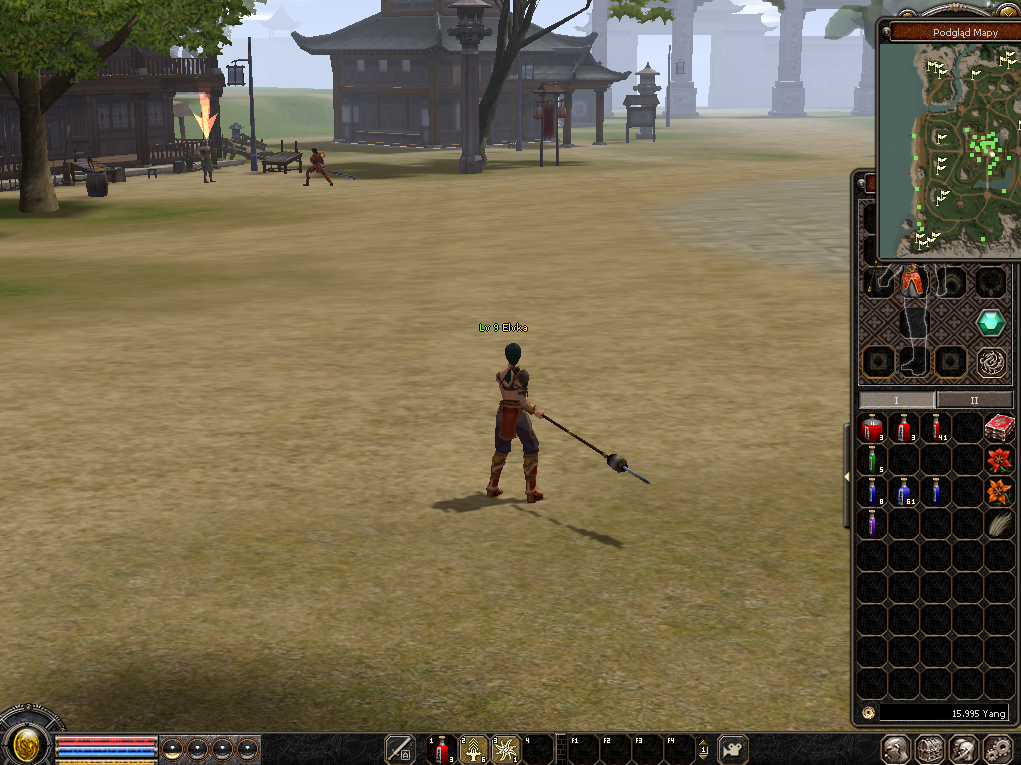The image size is (1021, 765).
Task: Click the map preview minimap
Action: click(948, 150)
